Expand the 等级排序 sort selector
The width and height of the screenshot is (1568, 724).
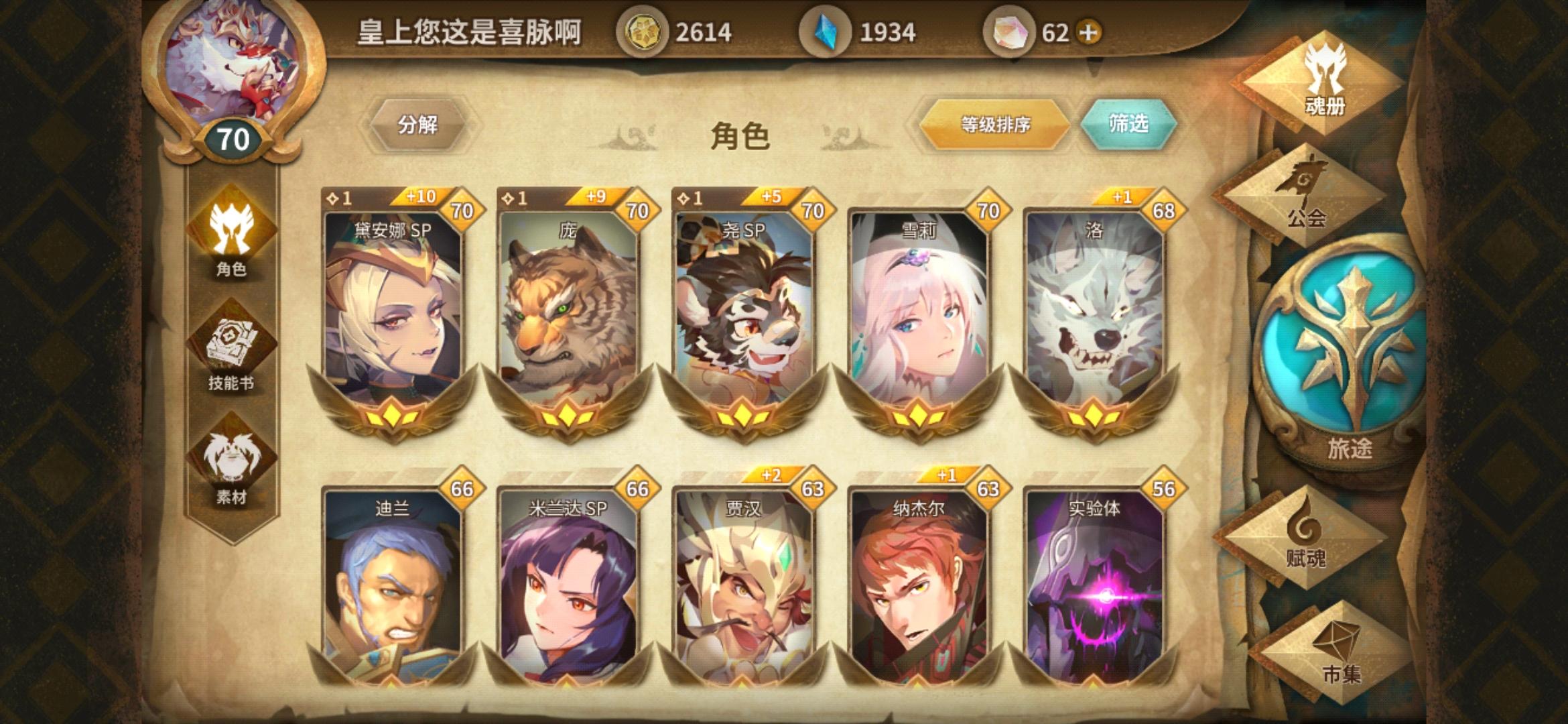click(x=993, y=123)
